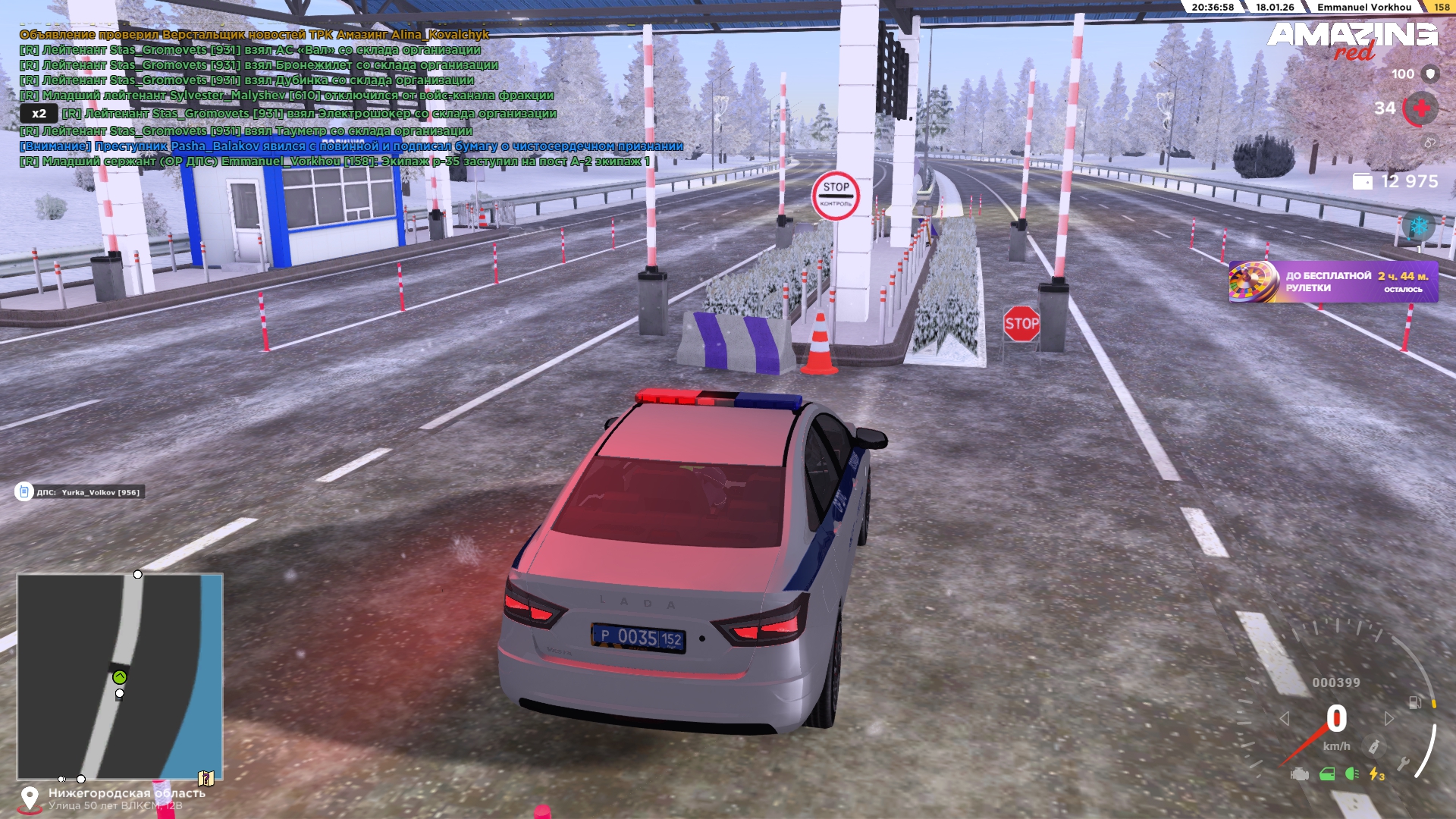The width and height of the screenshot is (1456, 819).
Task: Click the wallet money icon
Action: pyautogui.click(x=1362, y=182)
